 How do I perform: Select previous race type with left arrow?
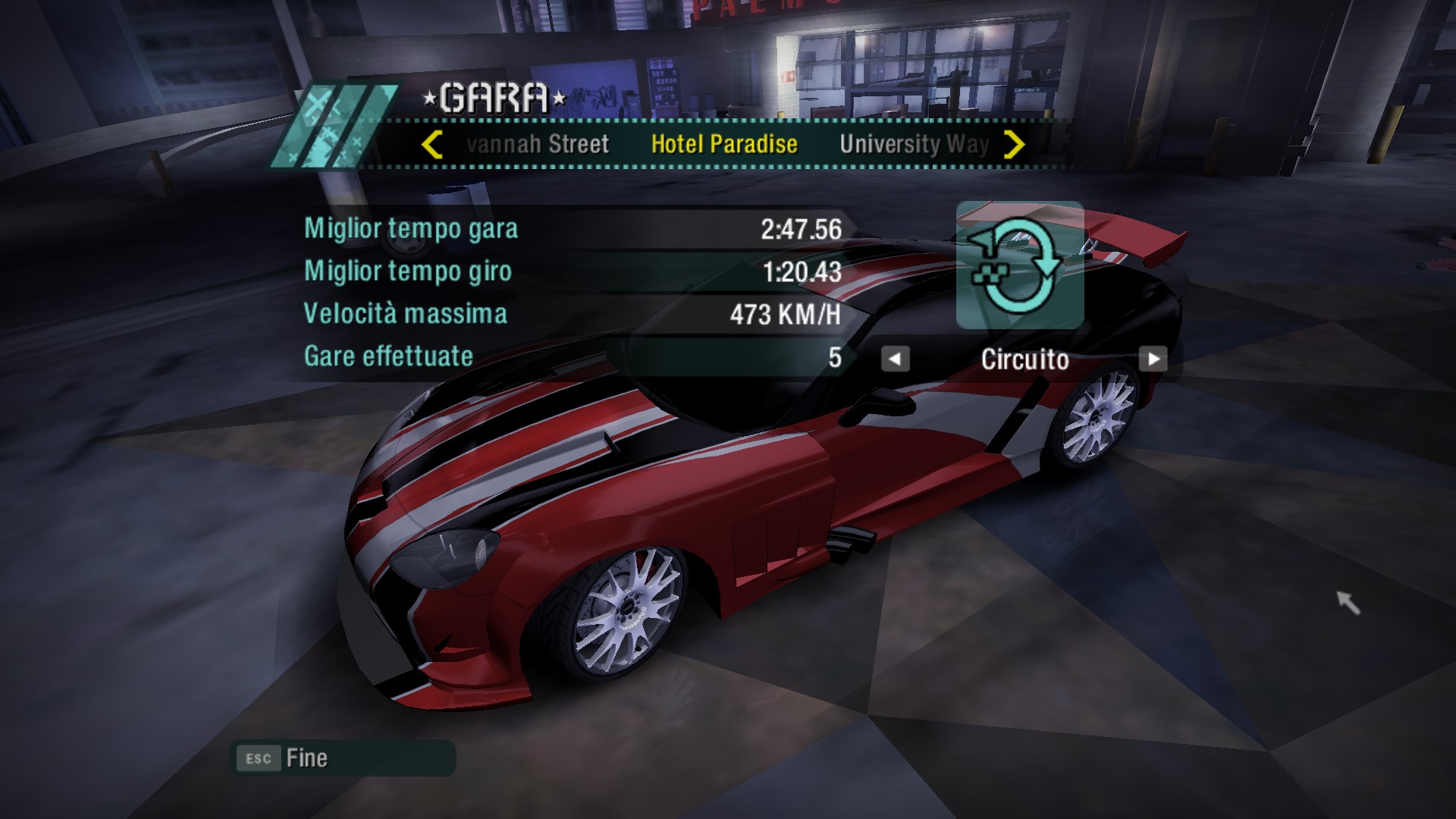pos(895,359)
